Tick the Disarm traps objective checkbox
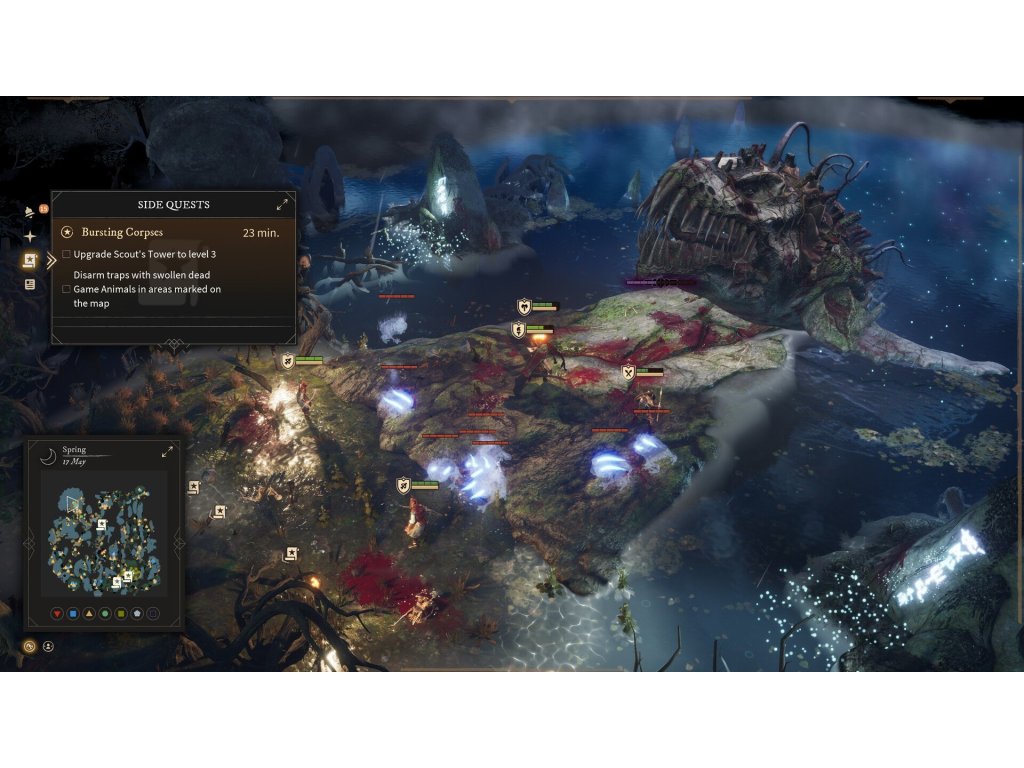 [66, 289]
